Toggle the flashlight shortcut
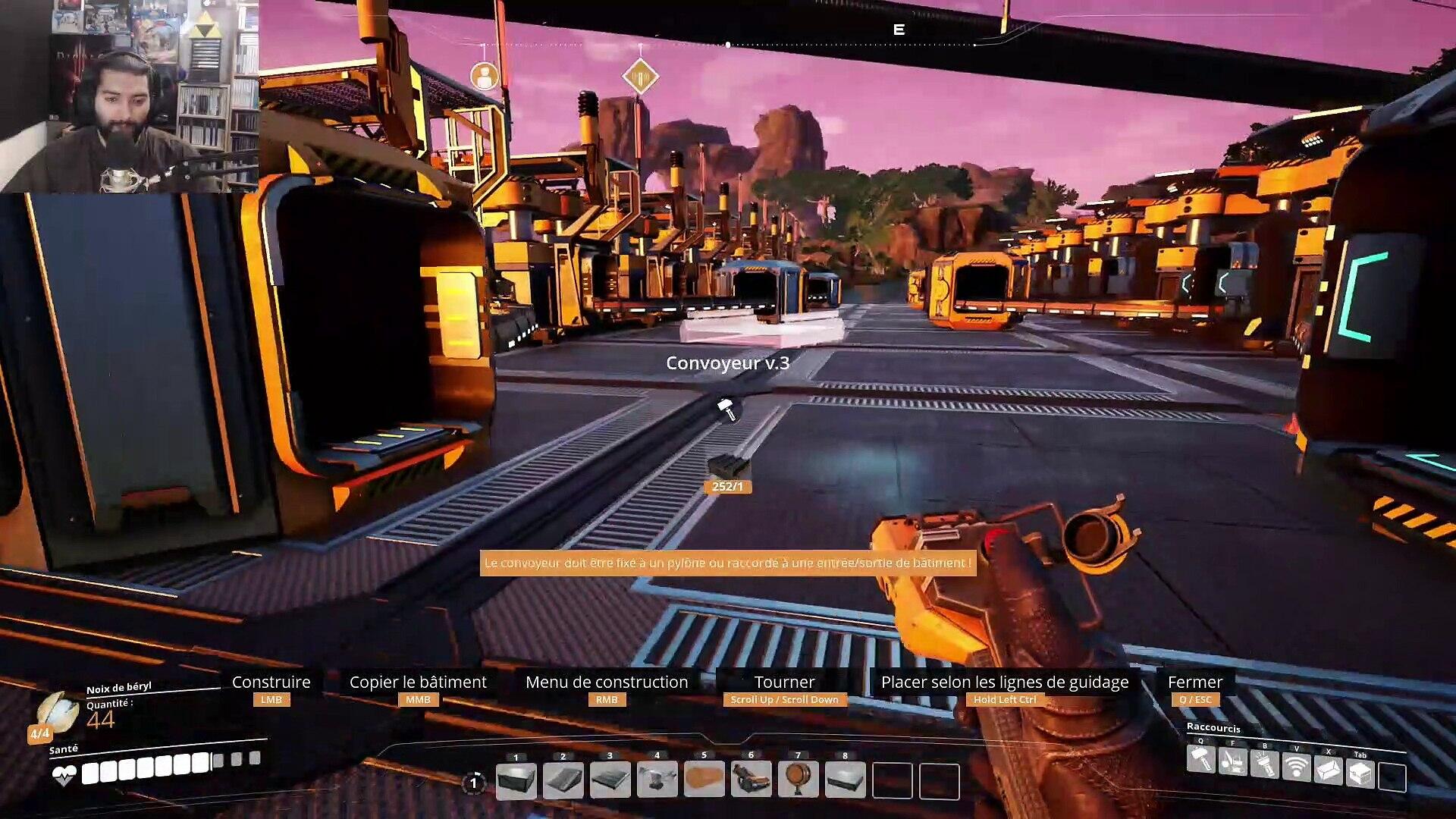 (1265, 764)
